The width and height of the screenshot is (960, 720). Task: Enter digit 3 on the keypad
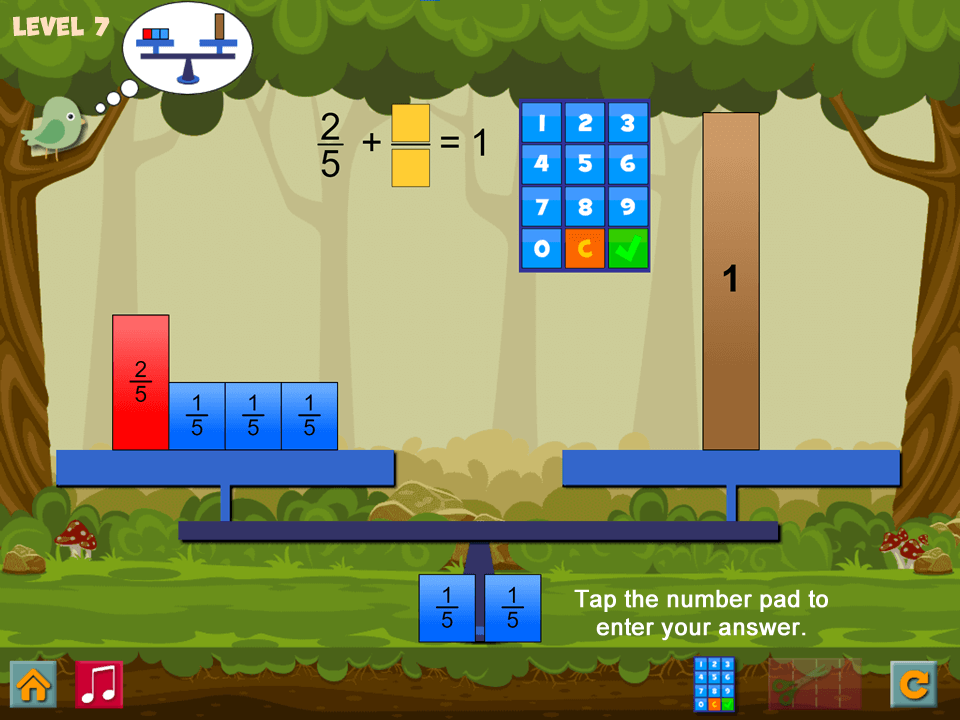point(628,123)
